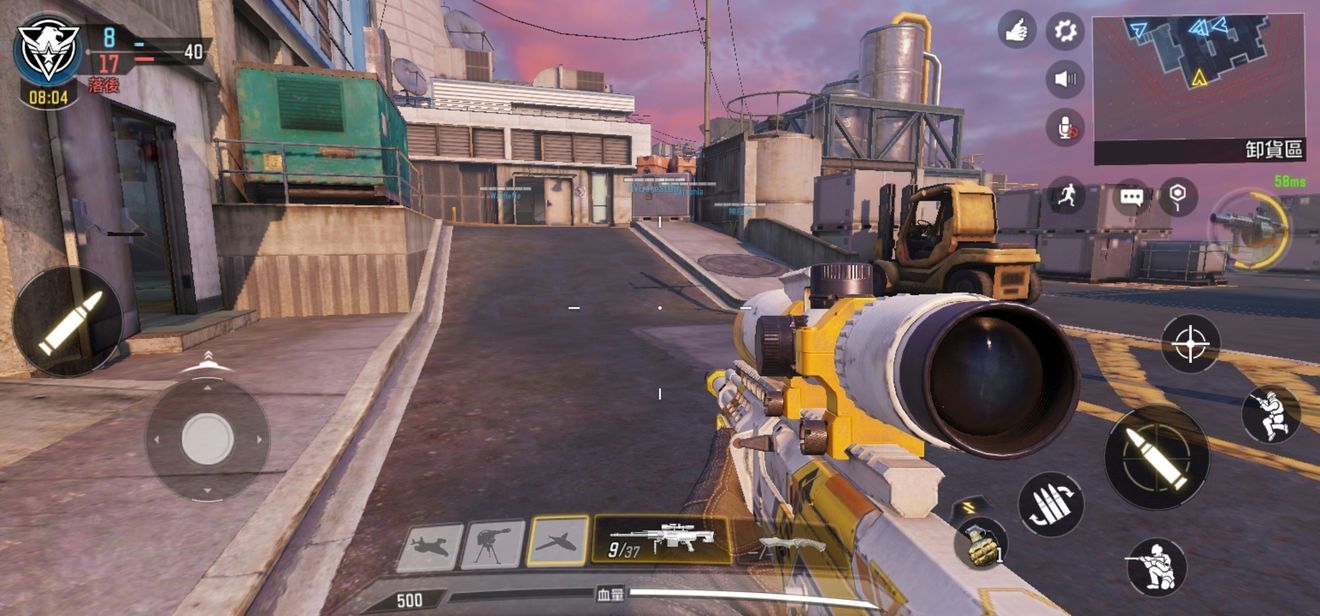The height and width of the screenshot is (616, 1320).
Task: Crouch using the kneeling soldier button
Action: [1157, 567]
